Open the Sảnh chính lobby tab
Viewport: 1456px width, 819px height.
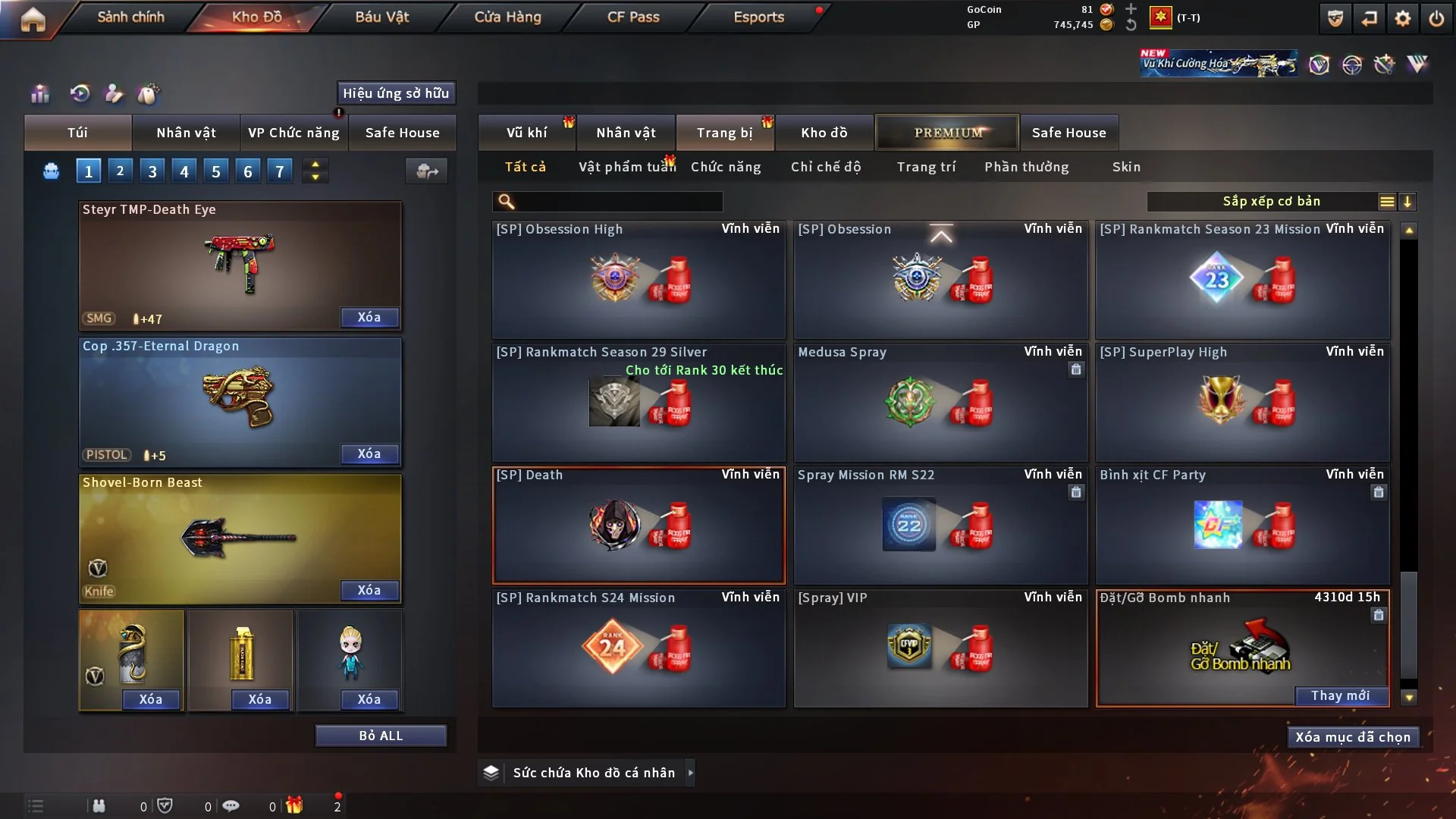click(130, 17)
